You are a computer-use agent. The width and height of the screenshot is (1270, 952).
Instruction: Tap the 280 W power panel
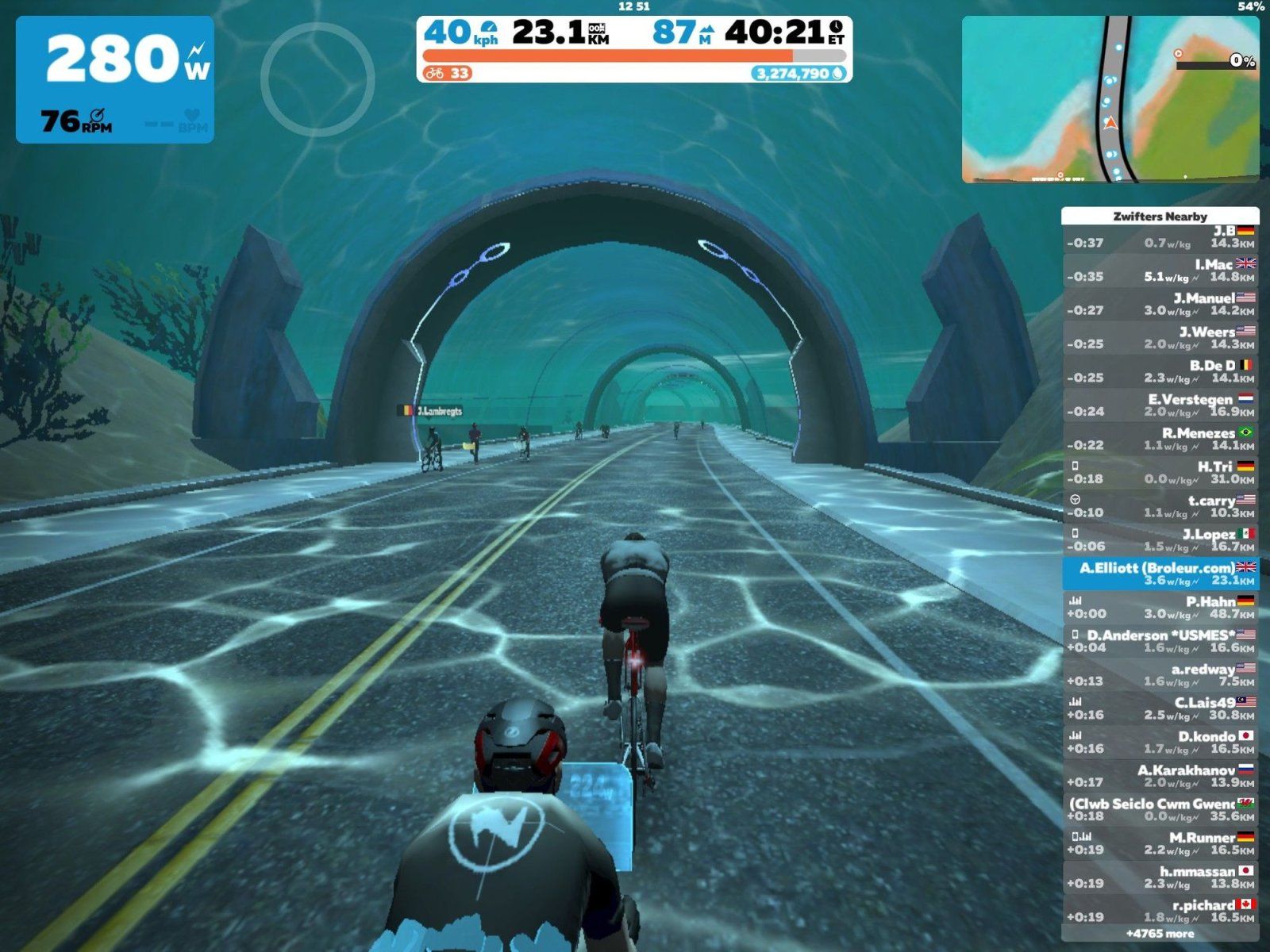pyautogui.click(x=115, y=79)
